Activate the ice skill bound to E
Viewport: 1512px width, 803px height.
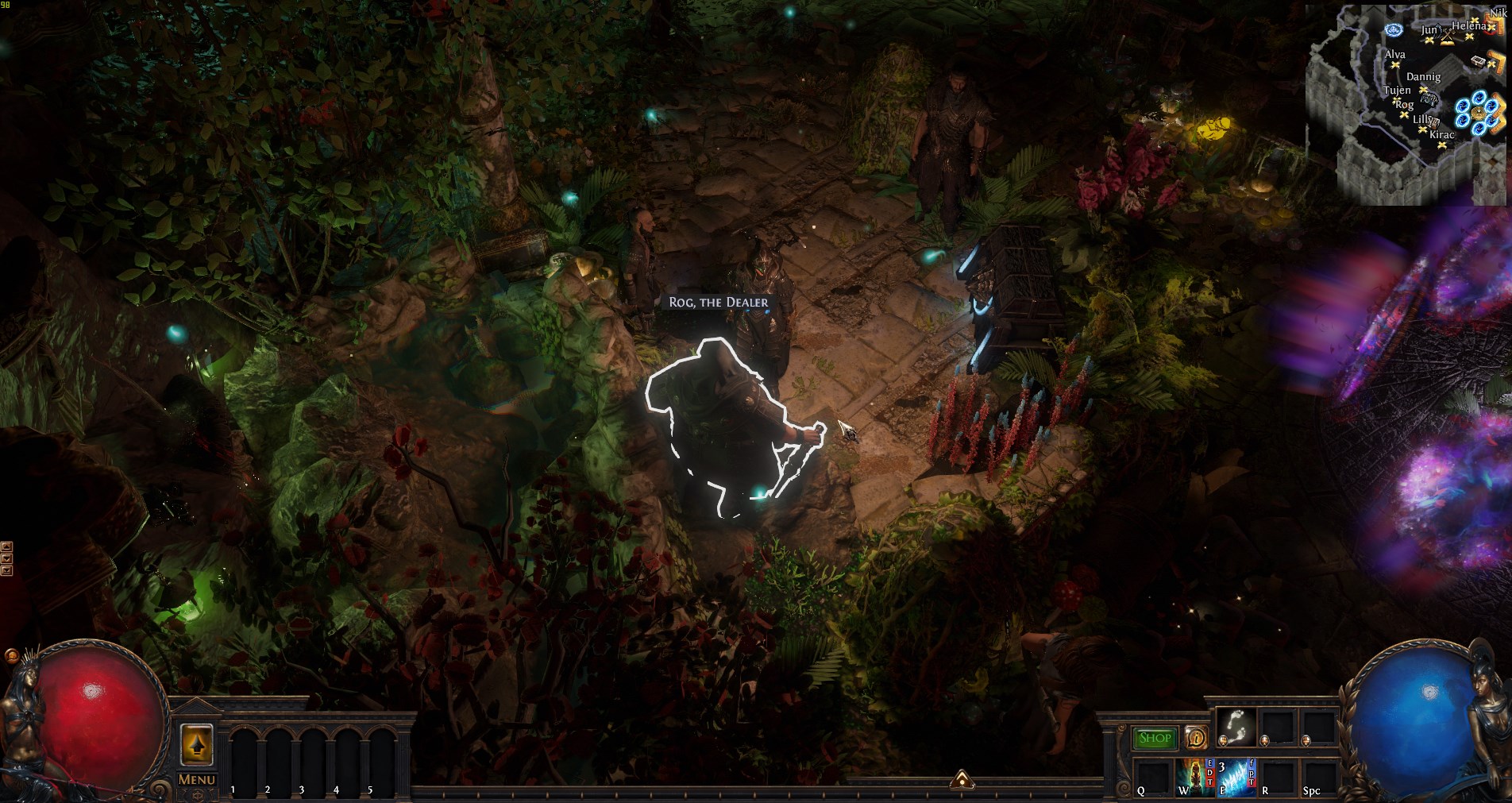[1236, 775]
